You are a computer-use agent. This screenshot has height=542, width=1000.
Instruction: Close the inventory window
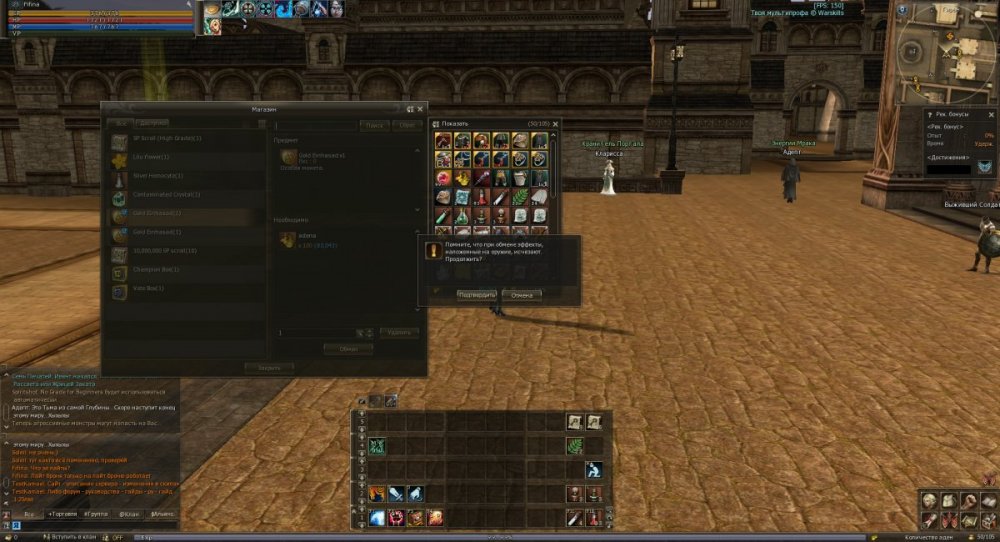point(556,124)
